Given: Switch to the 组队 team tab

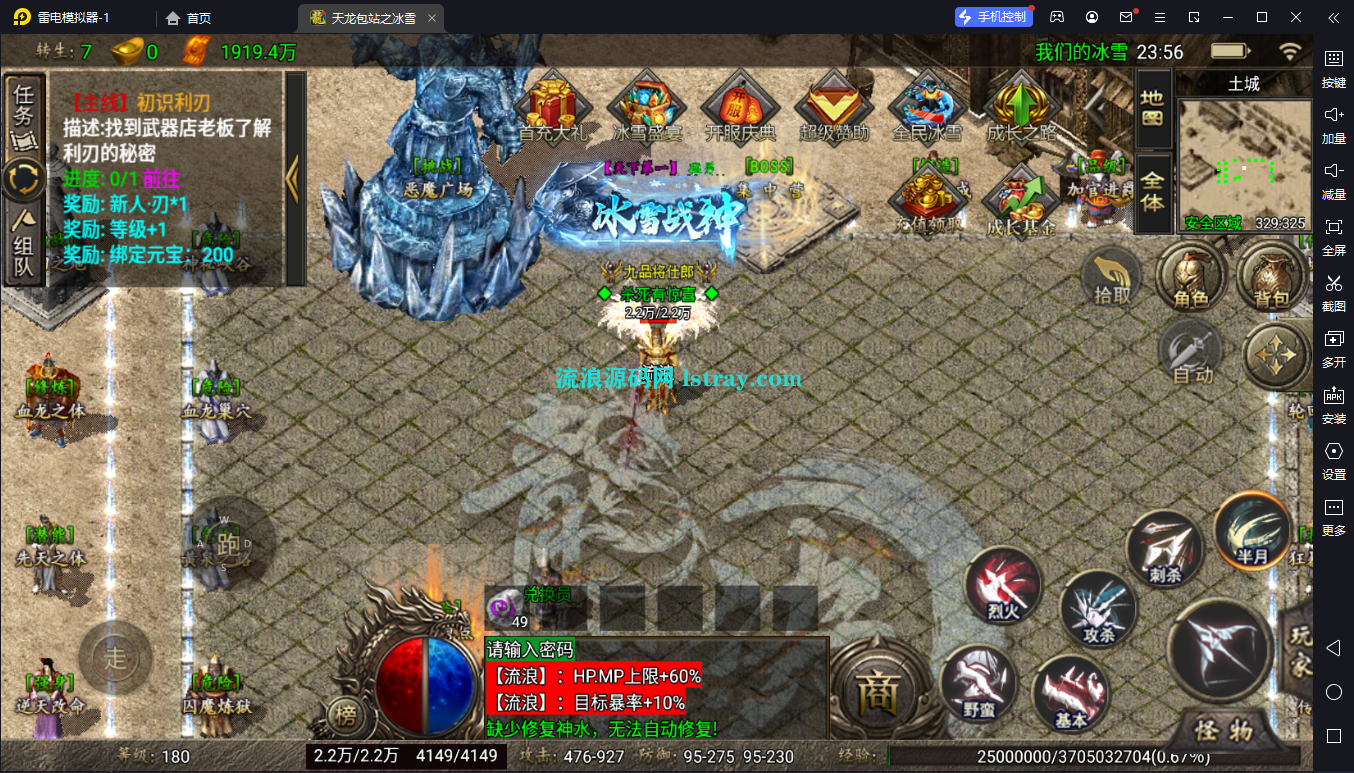Looking at the screenshot, I should pos(24,245).
